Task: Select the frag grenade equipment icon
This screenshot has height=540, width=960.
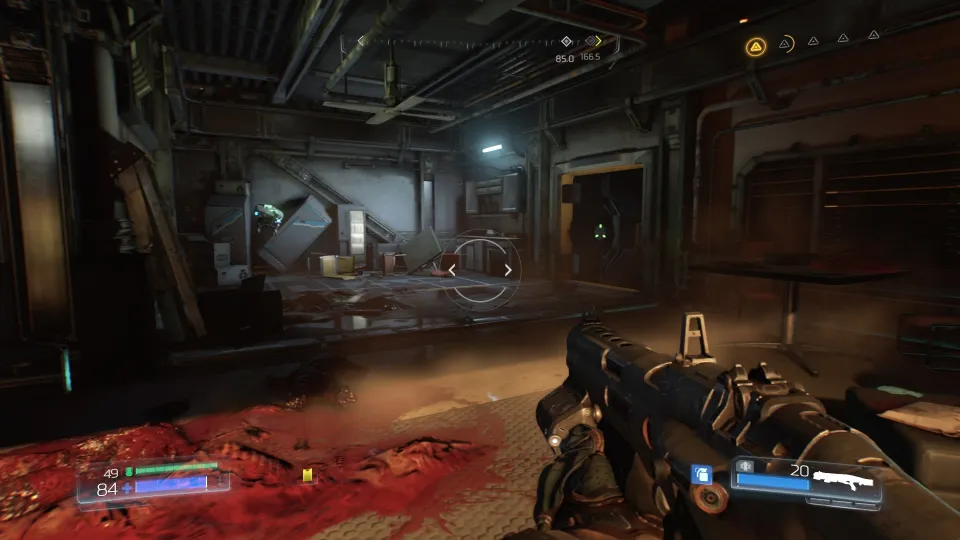Action: tap(701, 473)
